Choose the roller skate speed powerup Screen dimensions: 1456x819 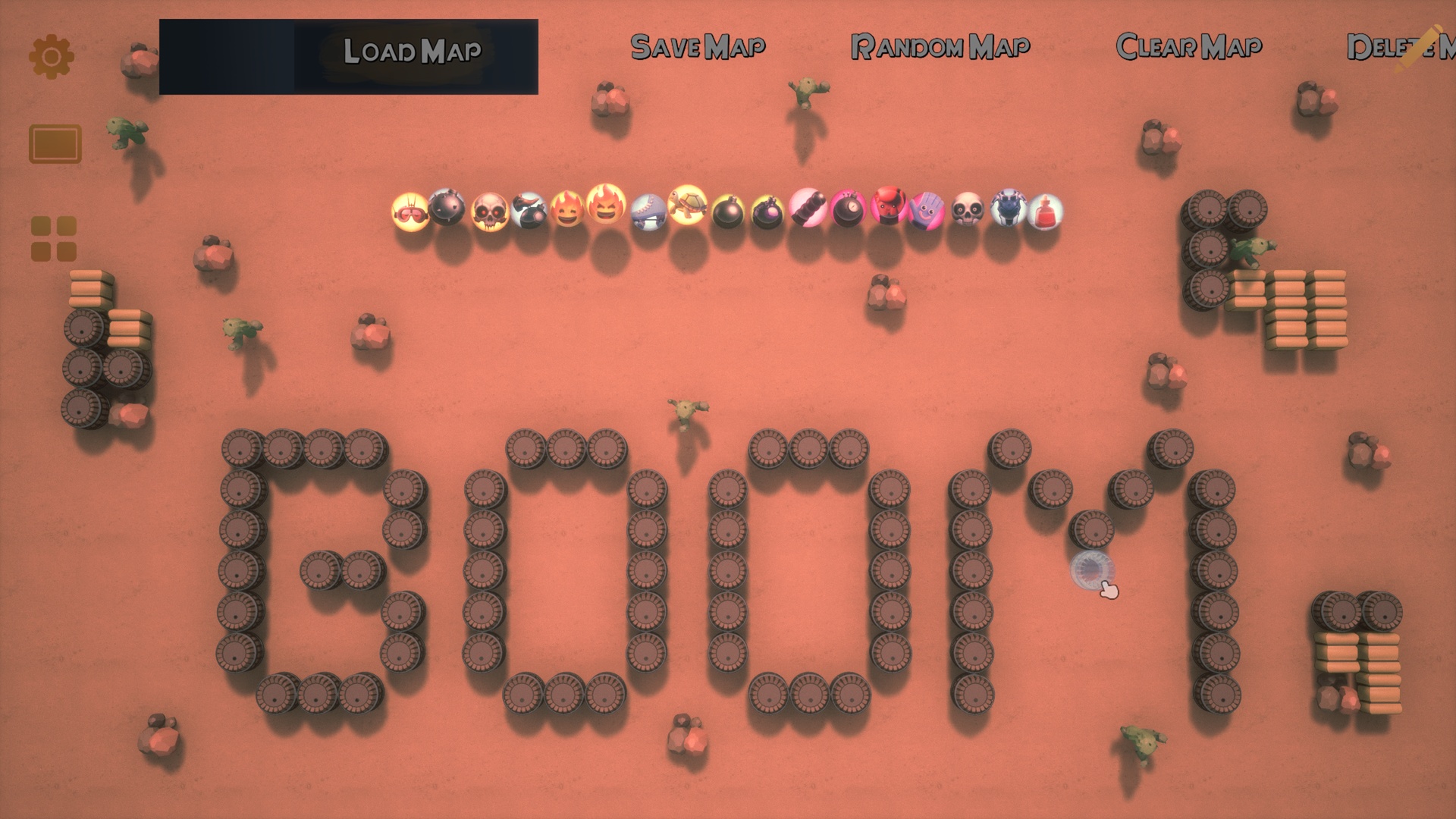pyautogui.click(x=648, y=214)
